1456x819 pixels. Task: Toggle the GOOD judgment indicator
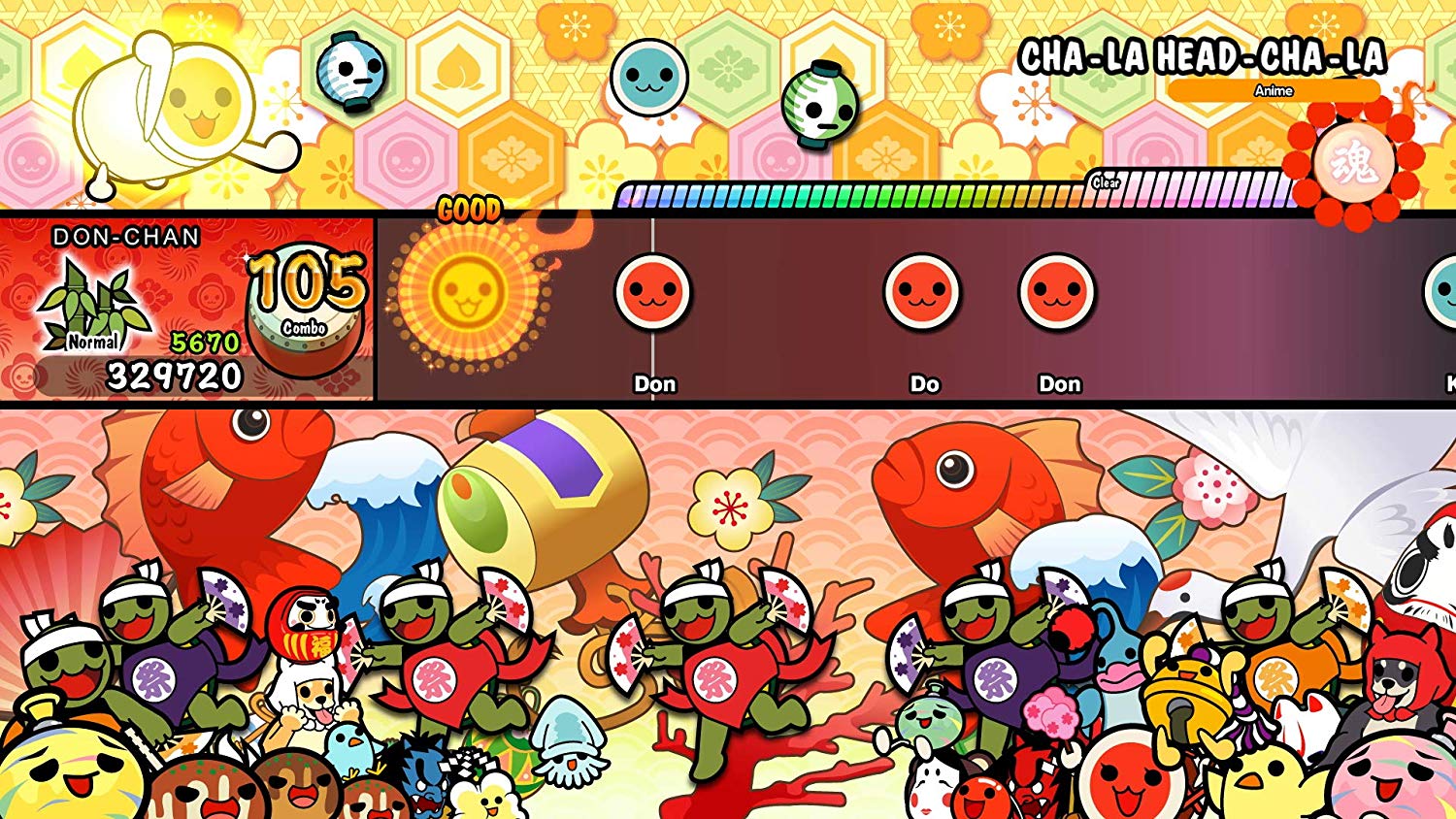pos(469,207)
